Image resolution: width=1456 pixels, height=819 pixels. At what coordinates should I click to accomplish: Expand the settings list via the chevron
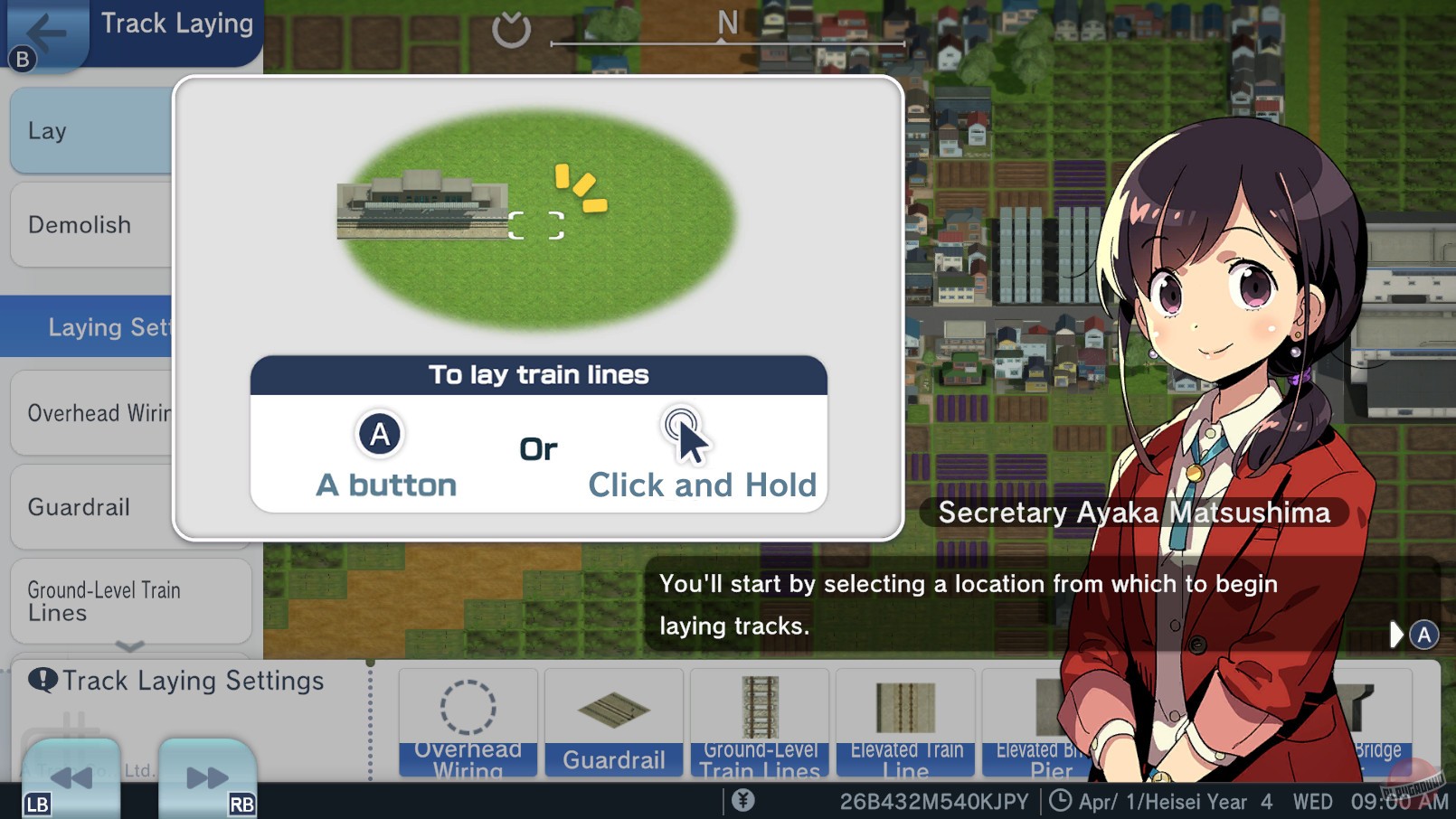[x=129, y=647]
